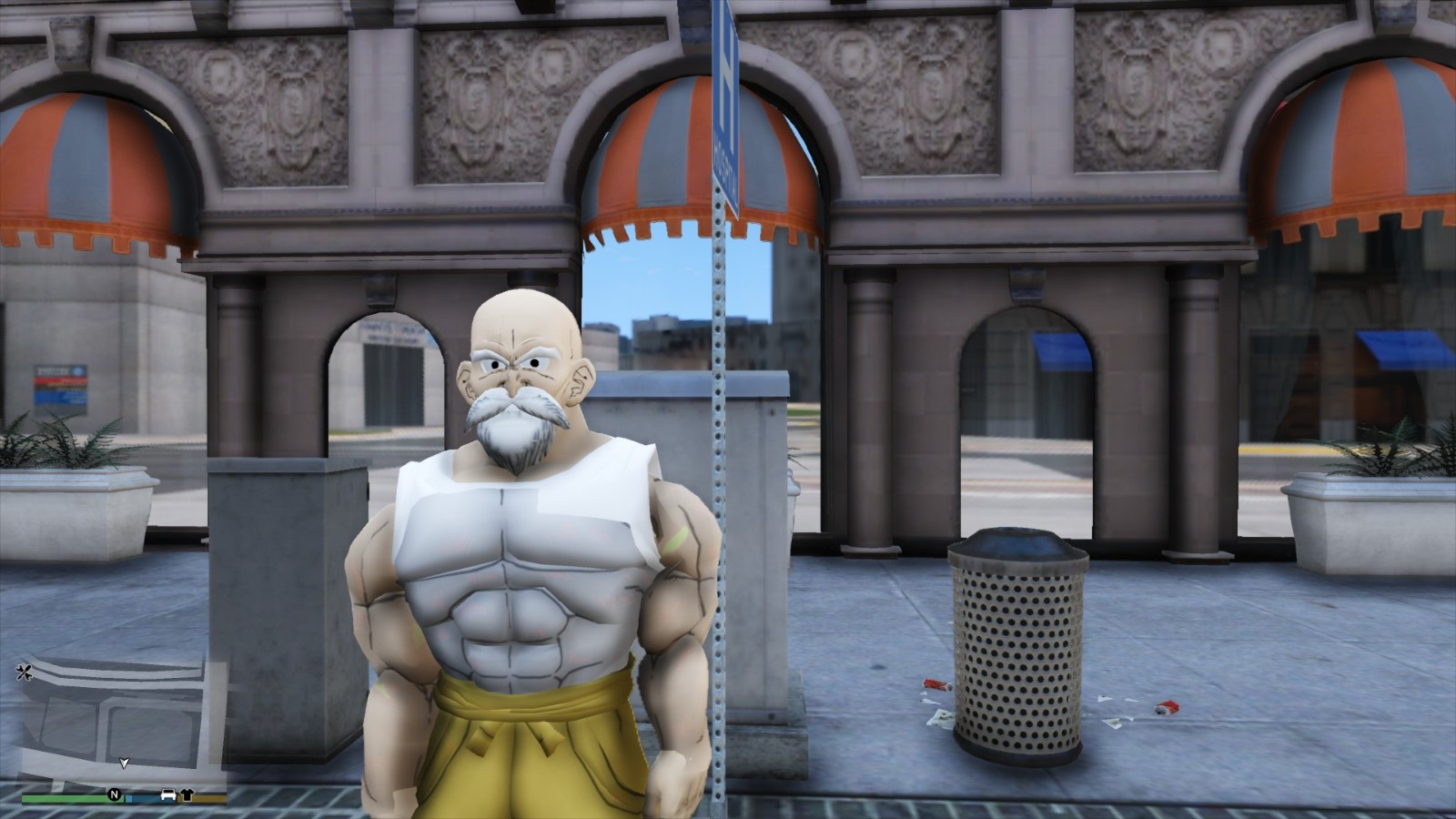Click the car garage blip below the minimap

pos(168,795)
